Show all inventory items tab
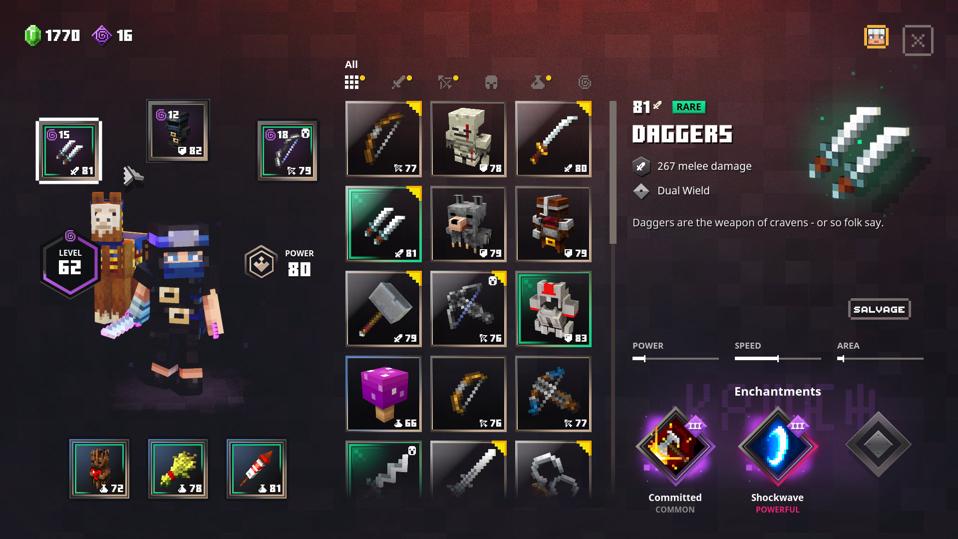Screen dimensions: 958x539 pos(352,82)
